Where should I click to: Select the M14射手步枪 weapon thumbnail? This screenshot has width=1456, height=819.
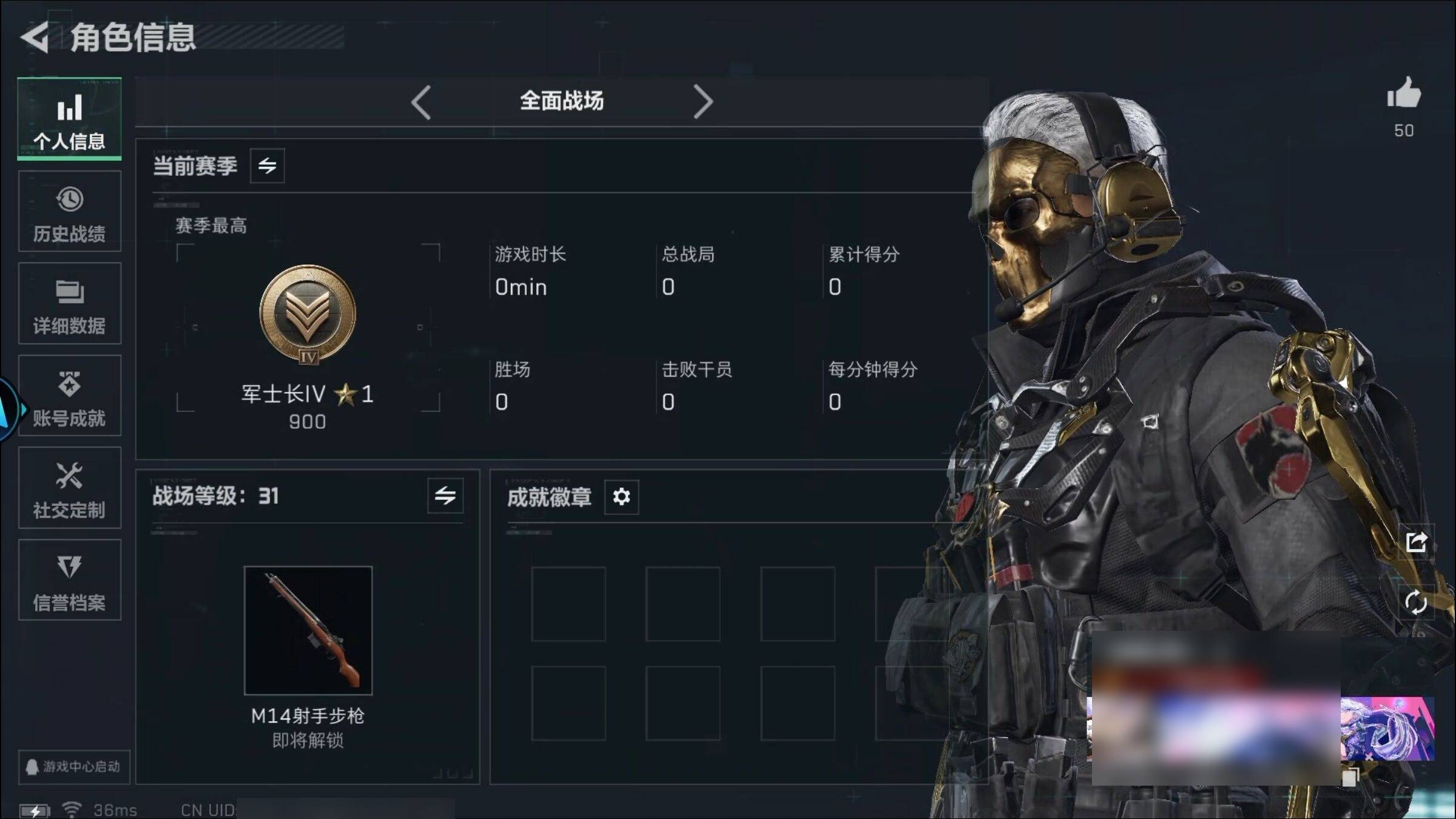308,630
